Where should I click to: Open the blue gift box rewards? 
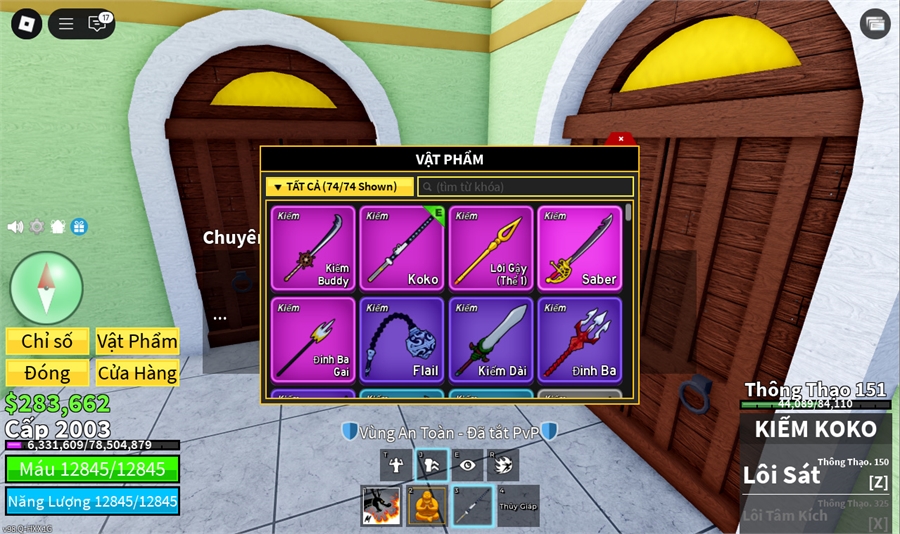click(79, 227)
